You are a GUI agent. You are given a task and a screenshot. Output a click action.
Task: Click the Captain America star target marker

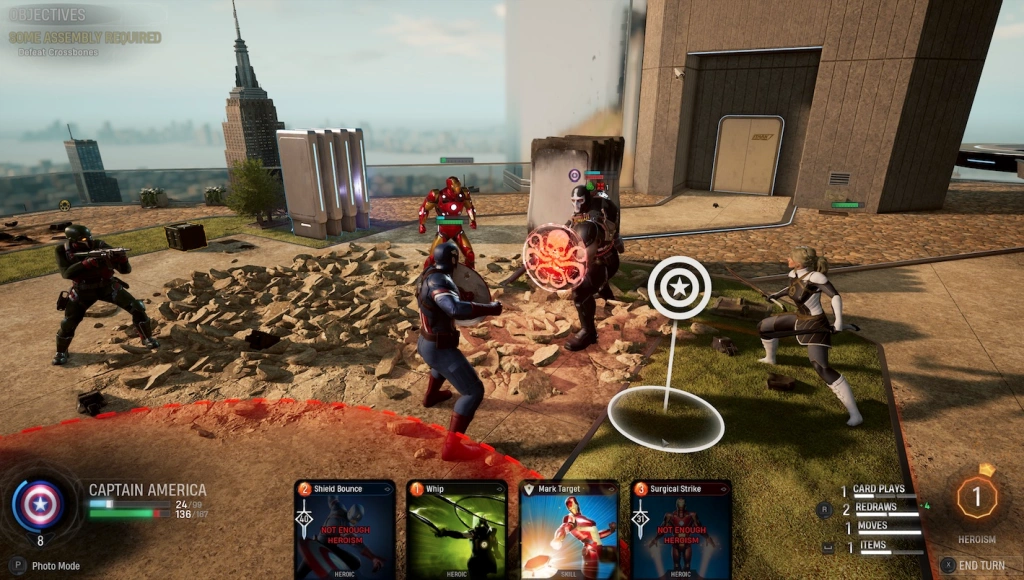(x=679, y=288)
